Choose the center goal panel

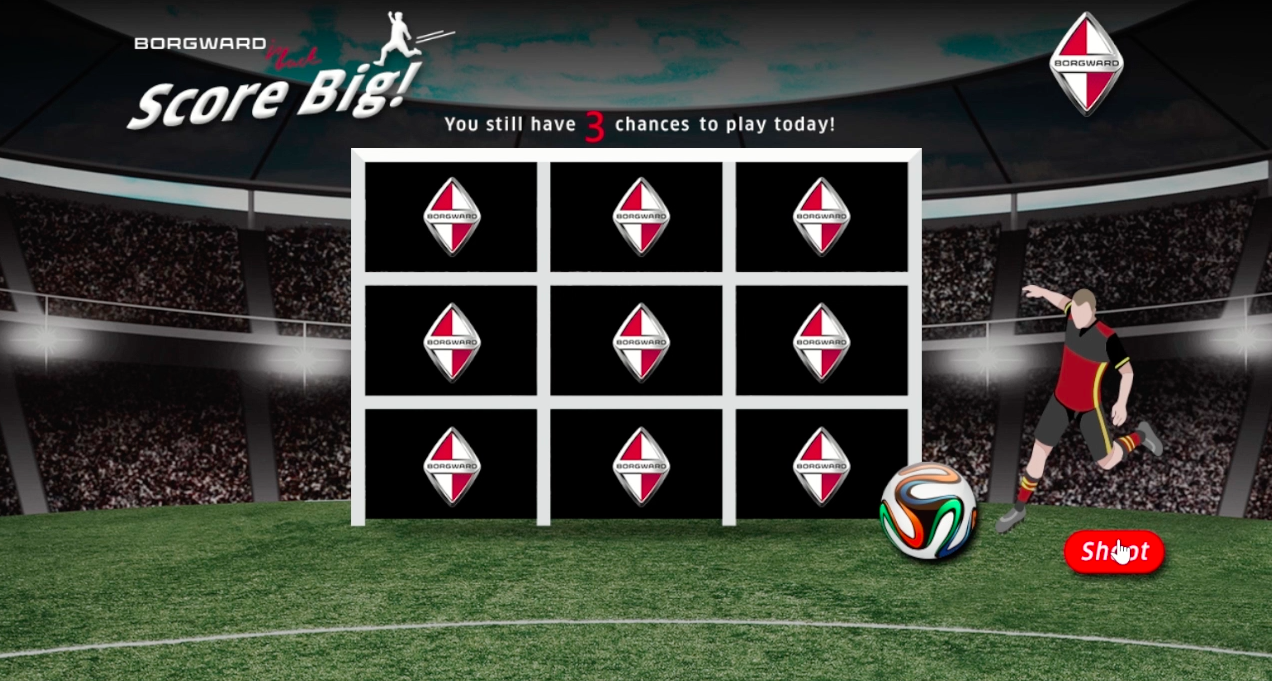[636, 341]
